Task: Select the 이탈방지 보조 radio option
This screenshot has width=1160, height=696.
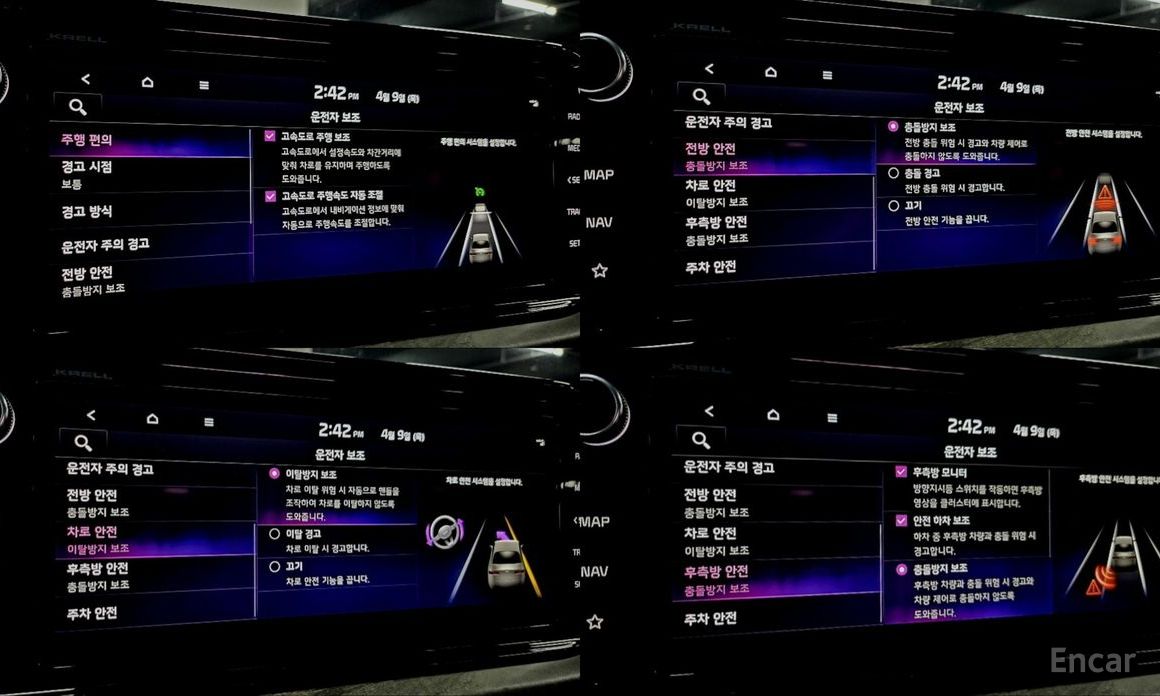Action: (275, 473)
